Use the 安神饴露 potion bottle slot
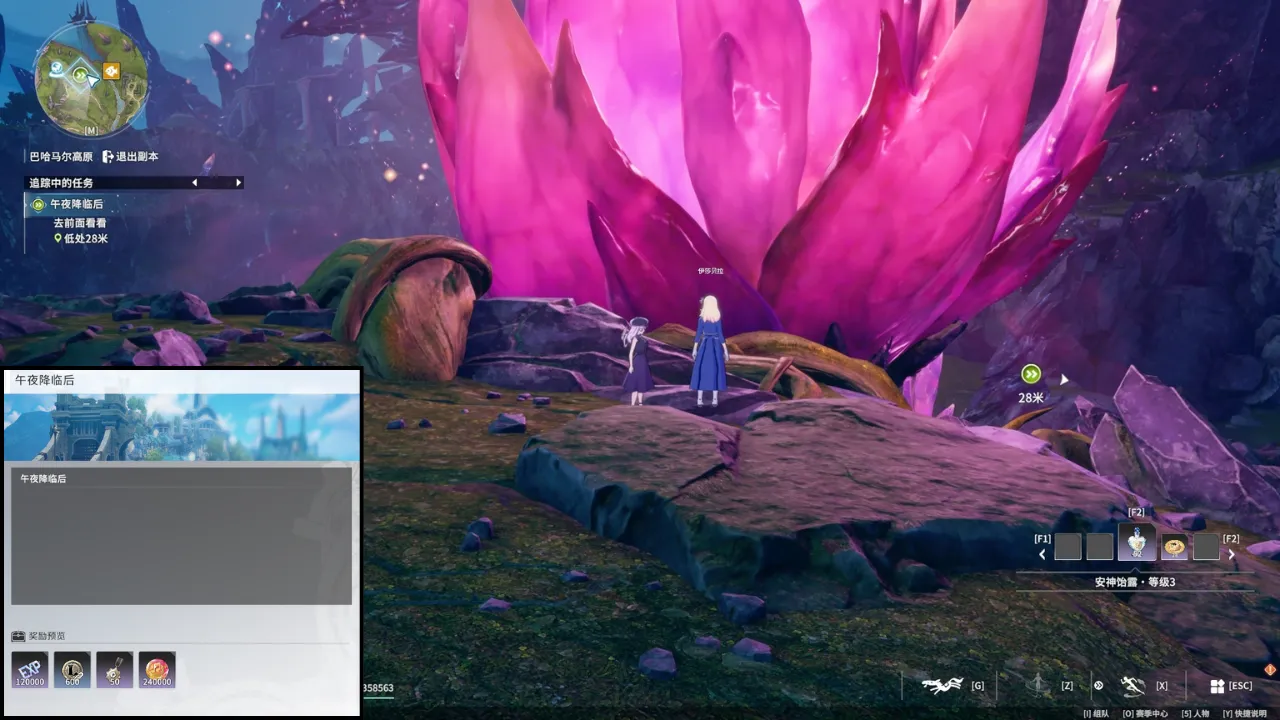 tap(1137, 546)
